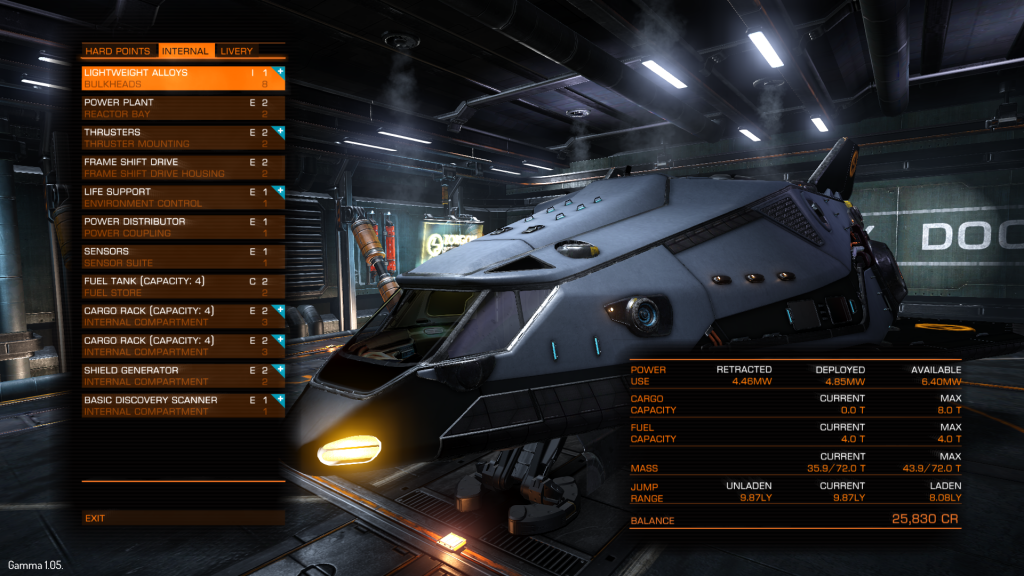
Task: Open the Livery tab
Action: [237, 51]
